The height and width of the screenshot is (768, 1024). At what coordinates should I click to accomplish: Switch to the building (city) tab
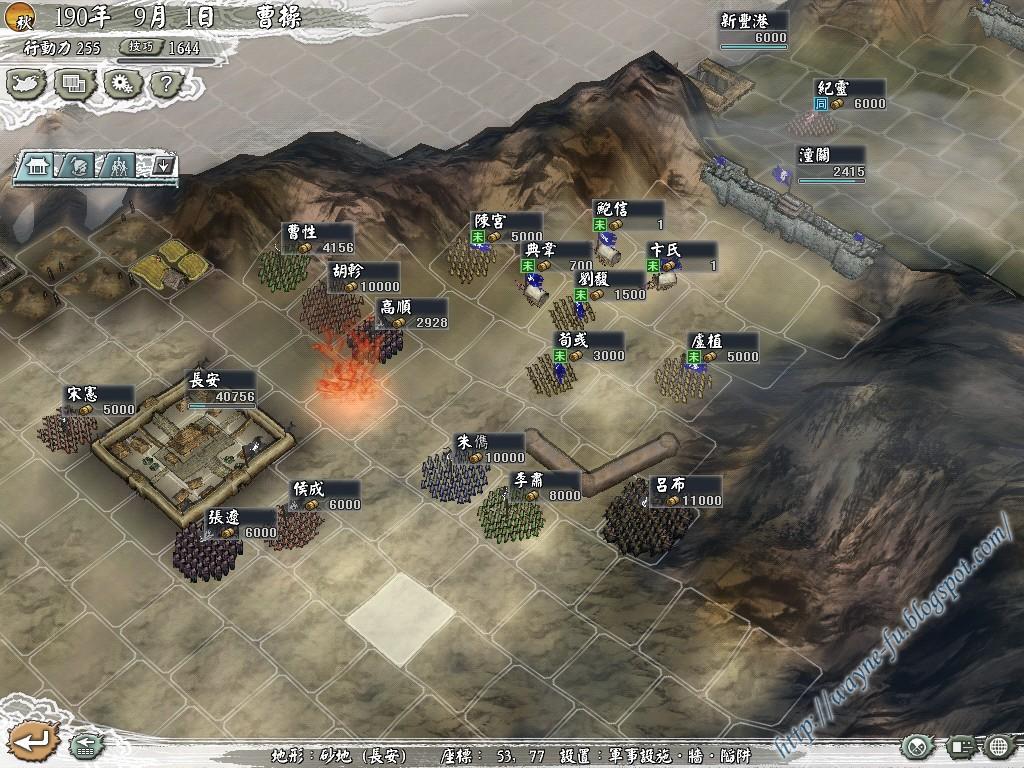[38, 166]
